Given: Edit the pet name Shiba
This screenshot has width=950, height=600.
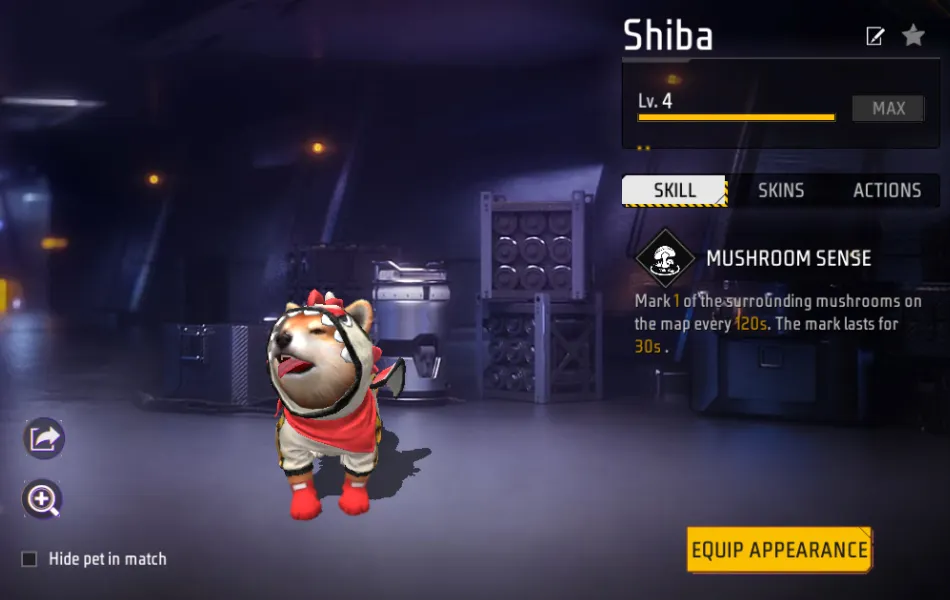Looking at the screenshot, I should [x=875, y=37].
